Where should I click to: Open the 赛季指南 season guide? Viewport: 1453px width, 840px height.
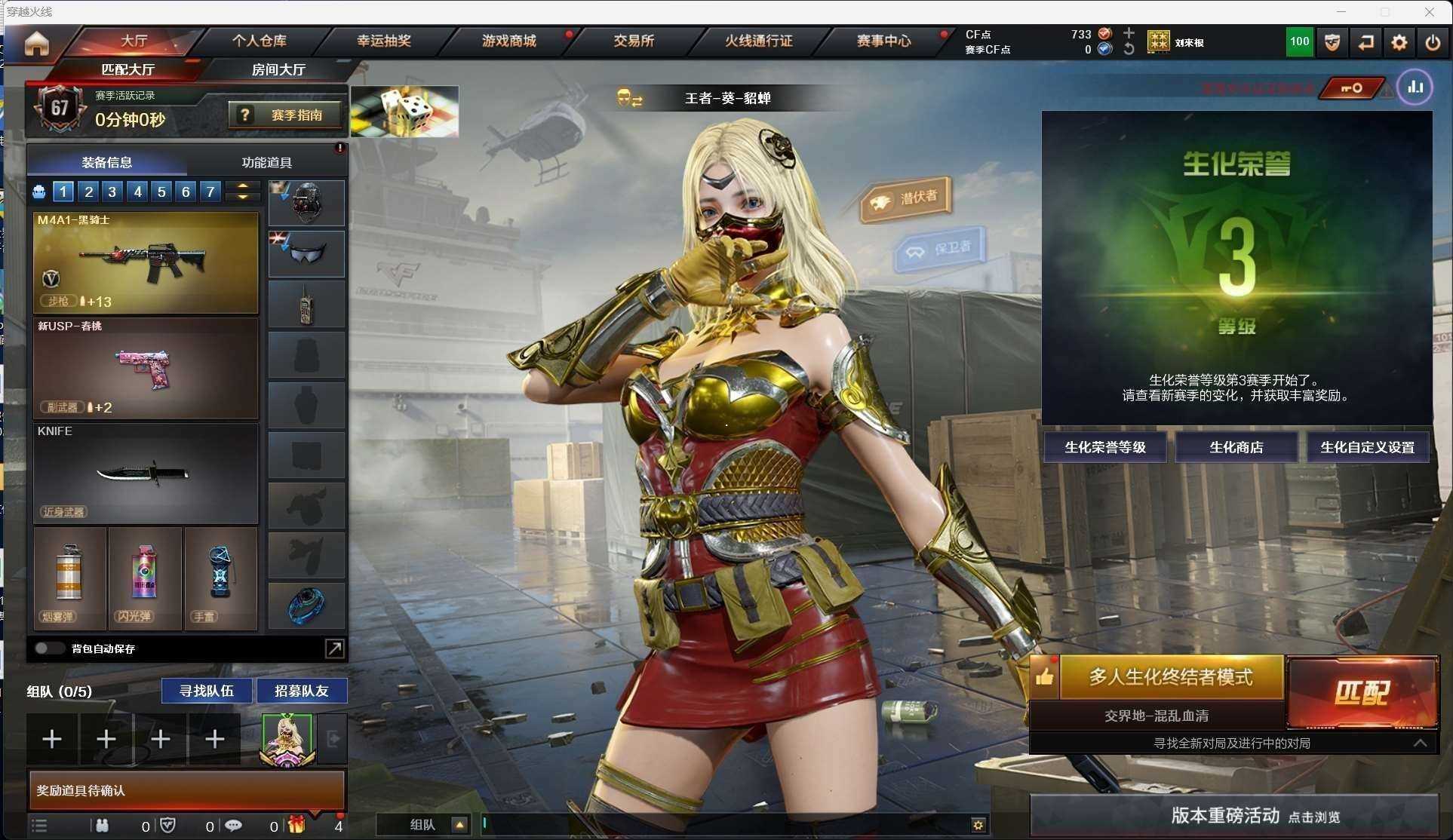285,115
